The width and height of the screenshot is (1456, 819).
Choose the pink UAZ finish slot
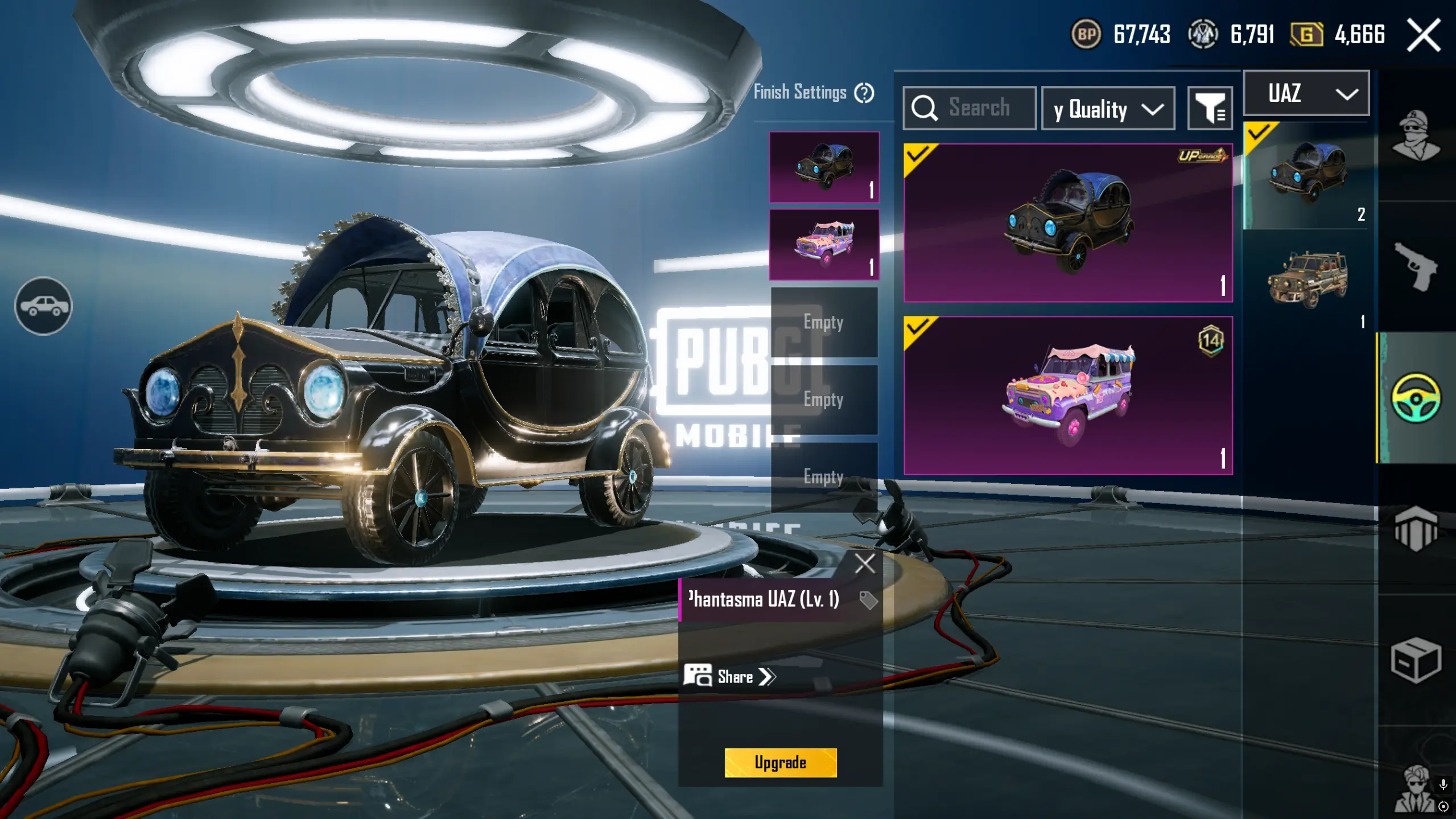(824, 245)
